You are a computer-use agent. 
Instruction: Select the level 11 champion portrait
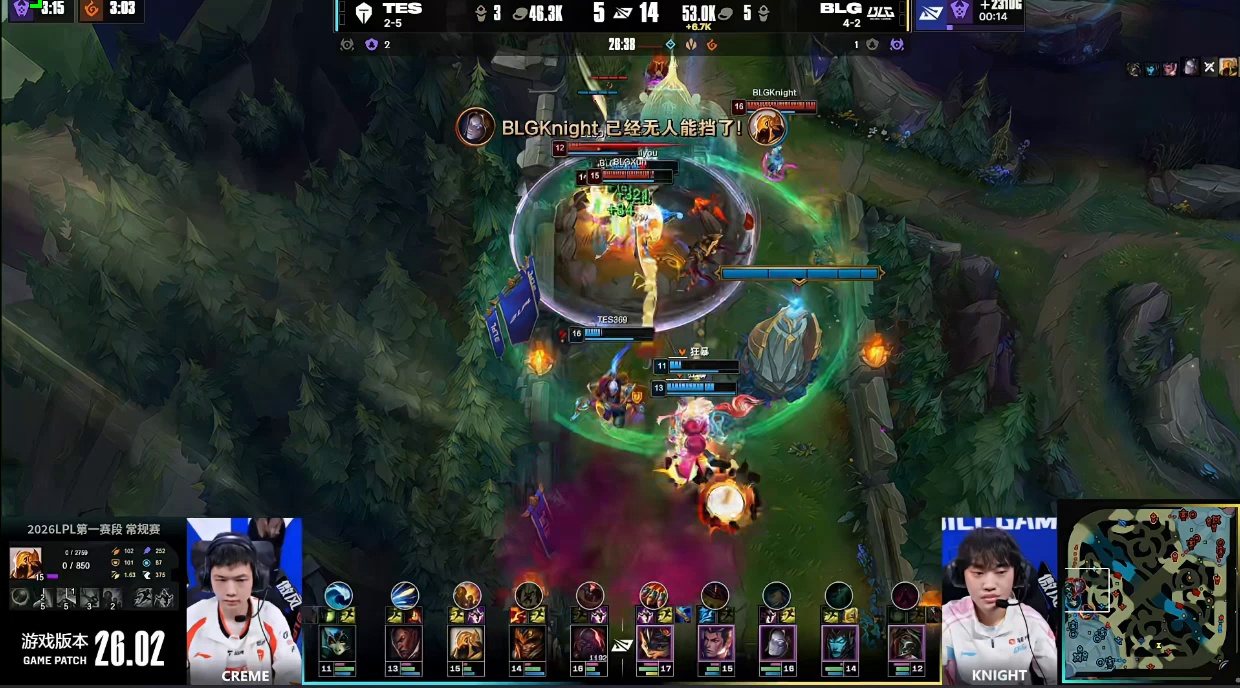pyautogui.click(x=336, y=645)
